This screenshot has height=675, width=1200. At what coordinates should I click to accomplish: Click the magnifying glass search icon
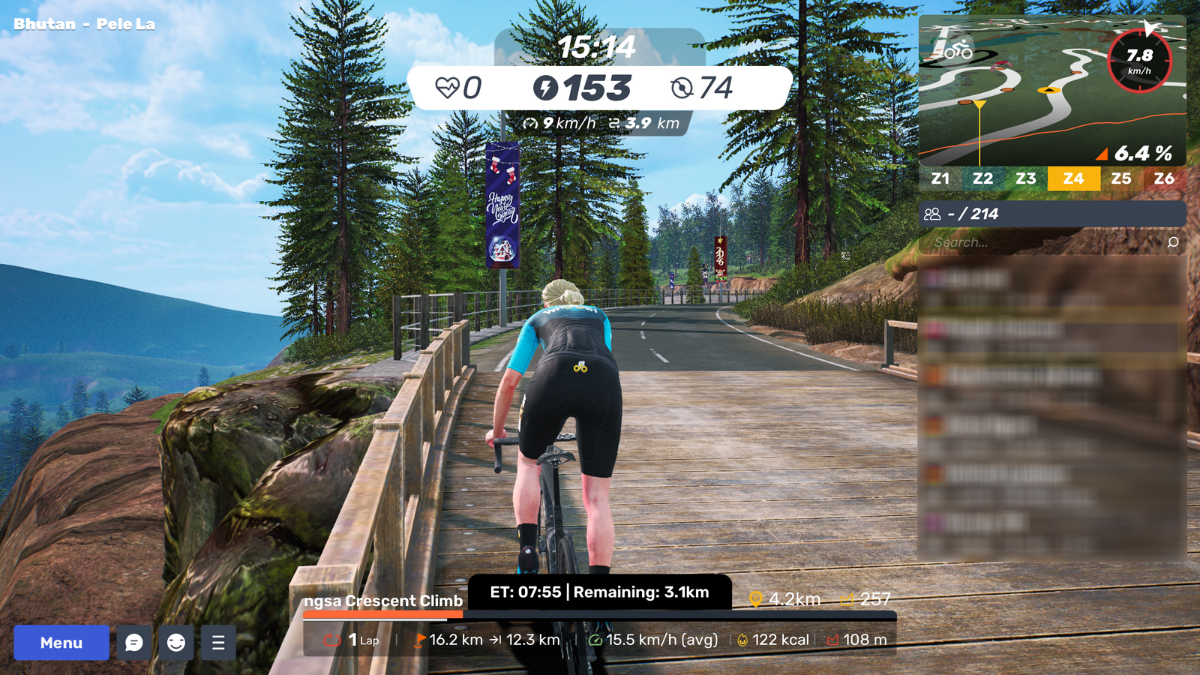tap(1173, 242)
